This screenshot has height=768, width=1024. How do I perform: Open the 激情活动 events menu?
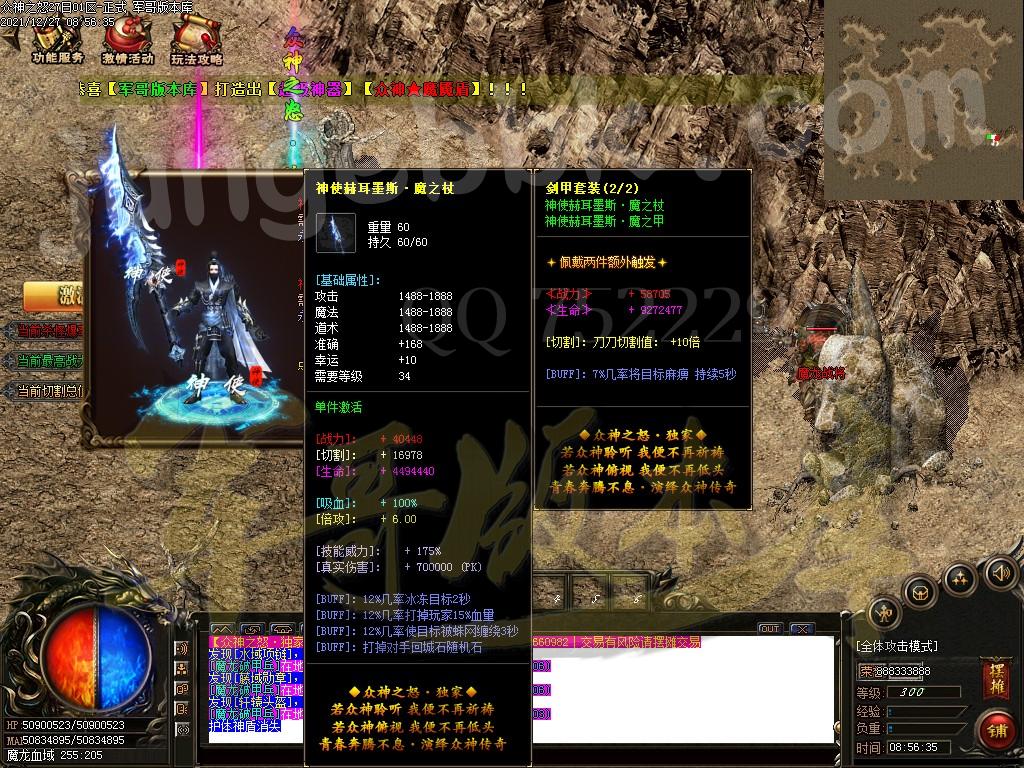127,42
